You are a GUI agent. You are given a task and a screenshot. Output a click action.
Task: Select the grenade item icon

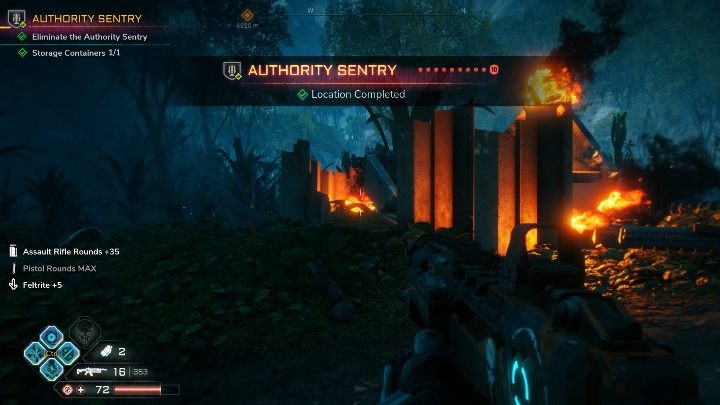[x=106, y=351]
